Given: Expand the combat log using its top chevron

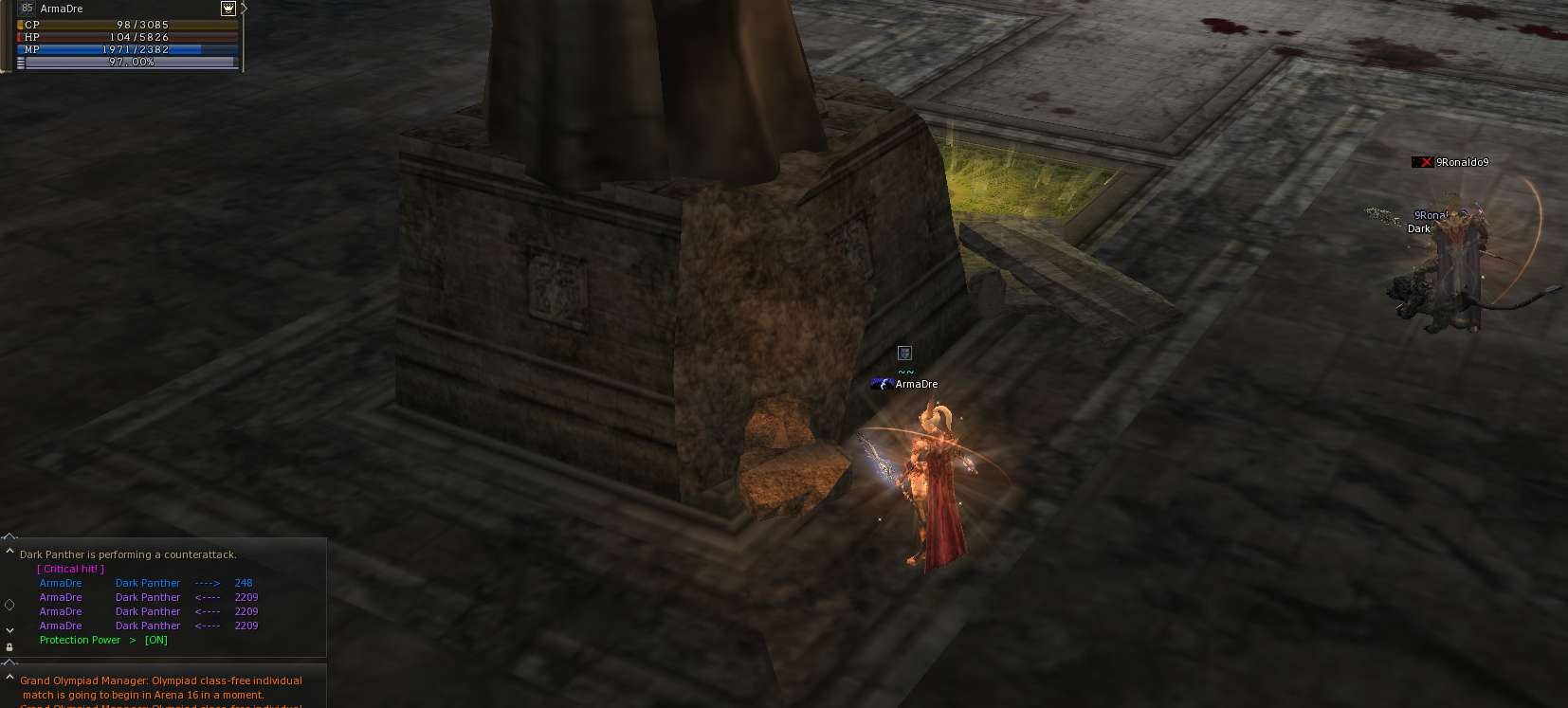Looking at the screenshot, I should pos(9,550).
